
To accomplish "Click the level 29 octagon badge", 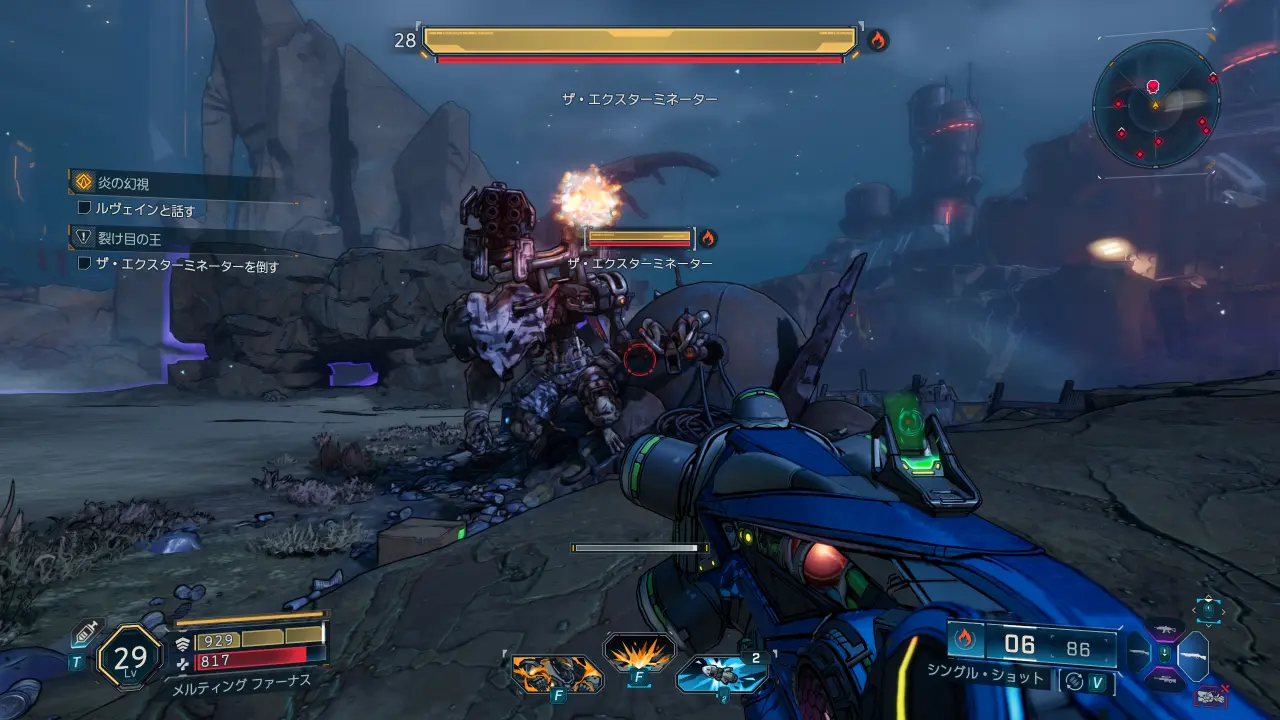I will coord(130,657).
